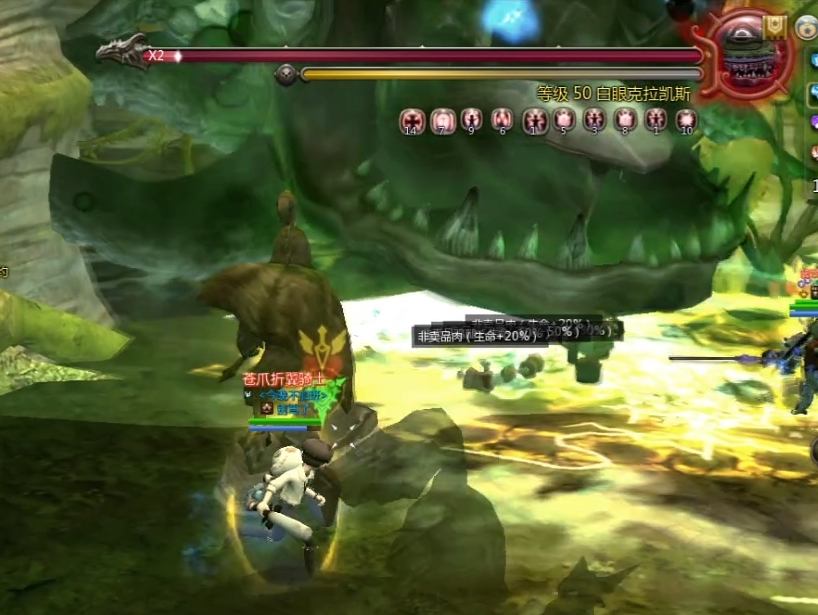Click the boss debuff icon showing 6
The height and width of the screenshot is (615, 818).
503,121
